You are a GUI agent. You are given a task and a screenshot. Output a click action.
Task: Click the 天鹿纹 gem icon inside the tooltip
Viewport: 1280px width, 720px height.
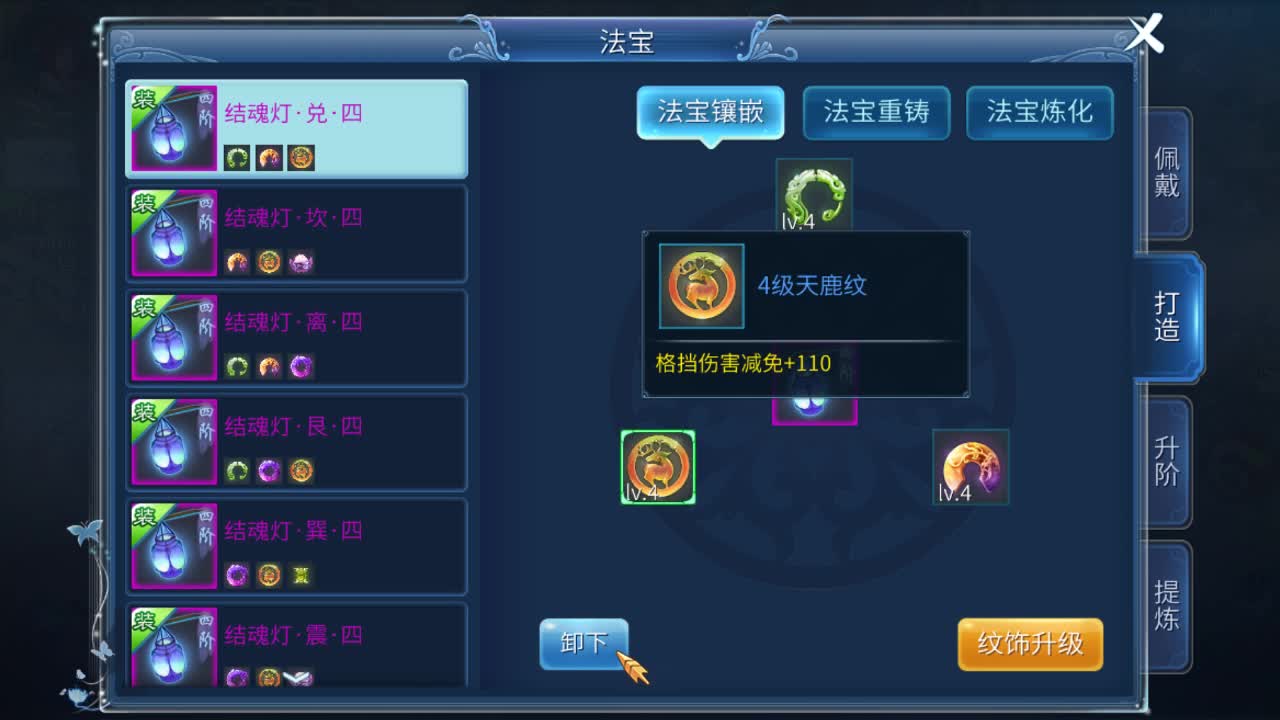tap(700, 287)
